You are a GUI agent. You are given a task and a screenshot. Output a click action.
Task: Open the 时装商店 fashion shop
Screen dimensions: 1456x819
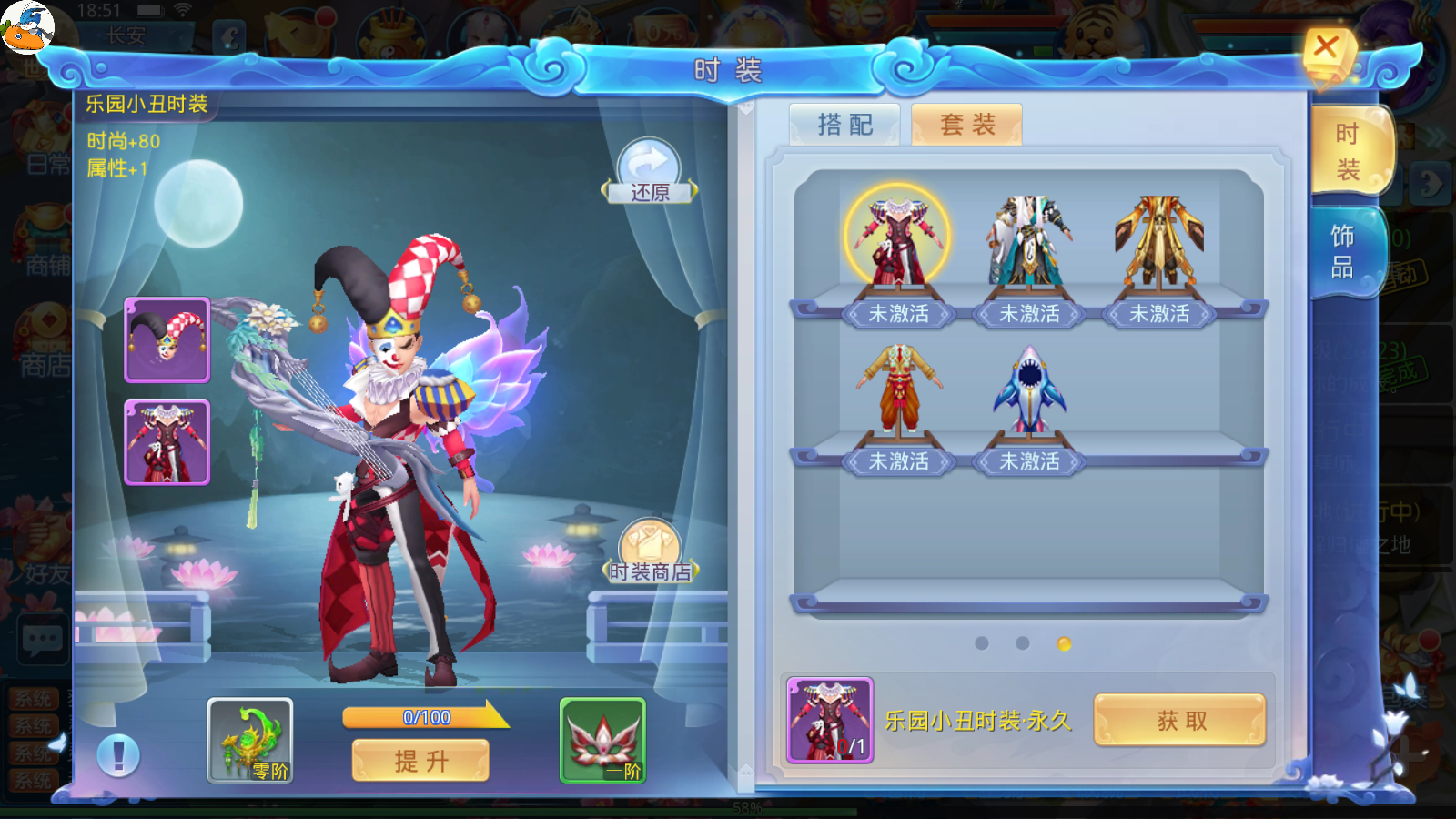tap(650, 551)
